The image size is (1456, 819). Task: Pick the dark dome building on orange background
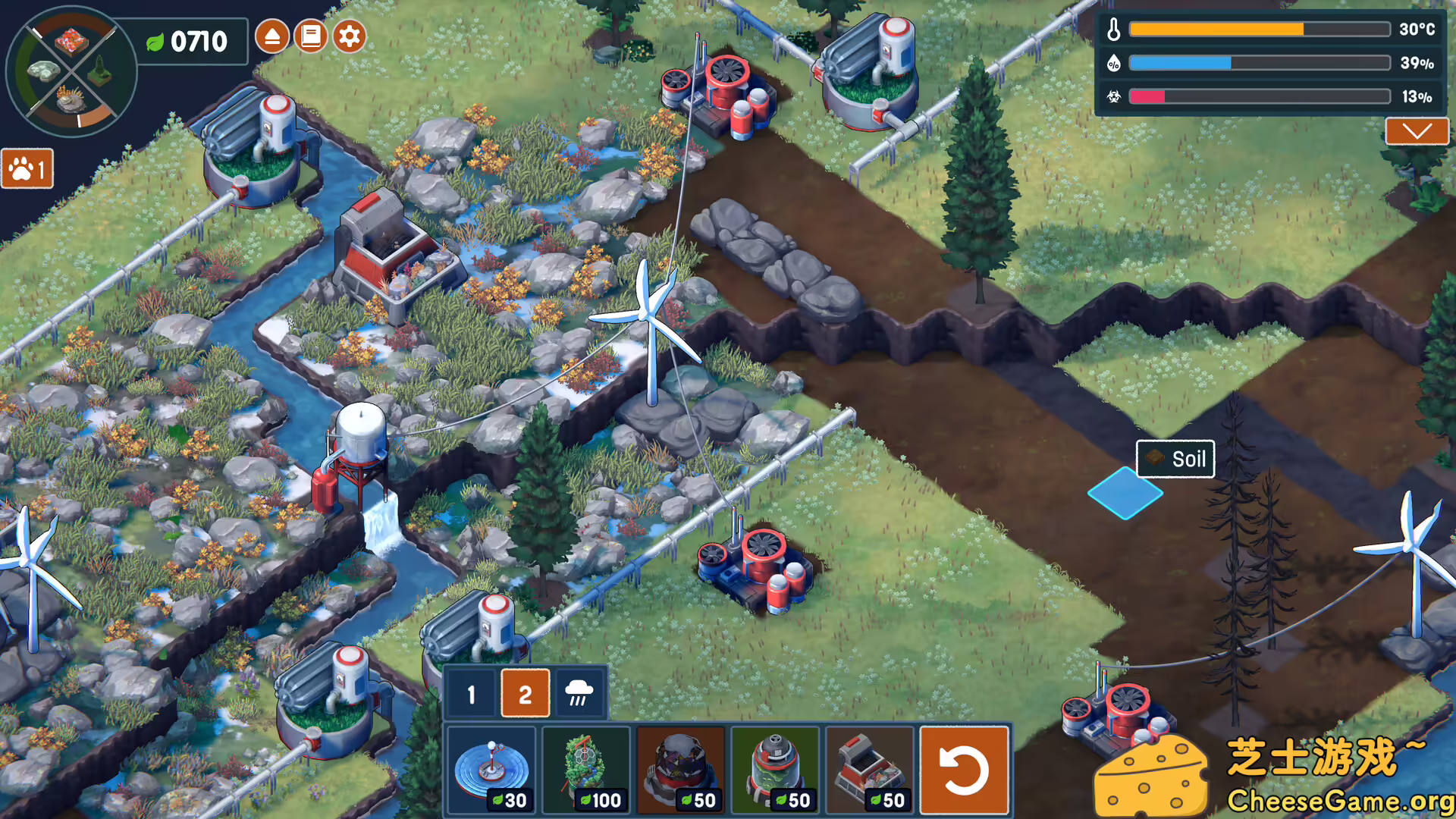pos(681,769)
